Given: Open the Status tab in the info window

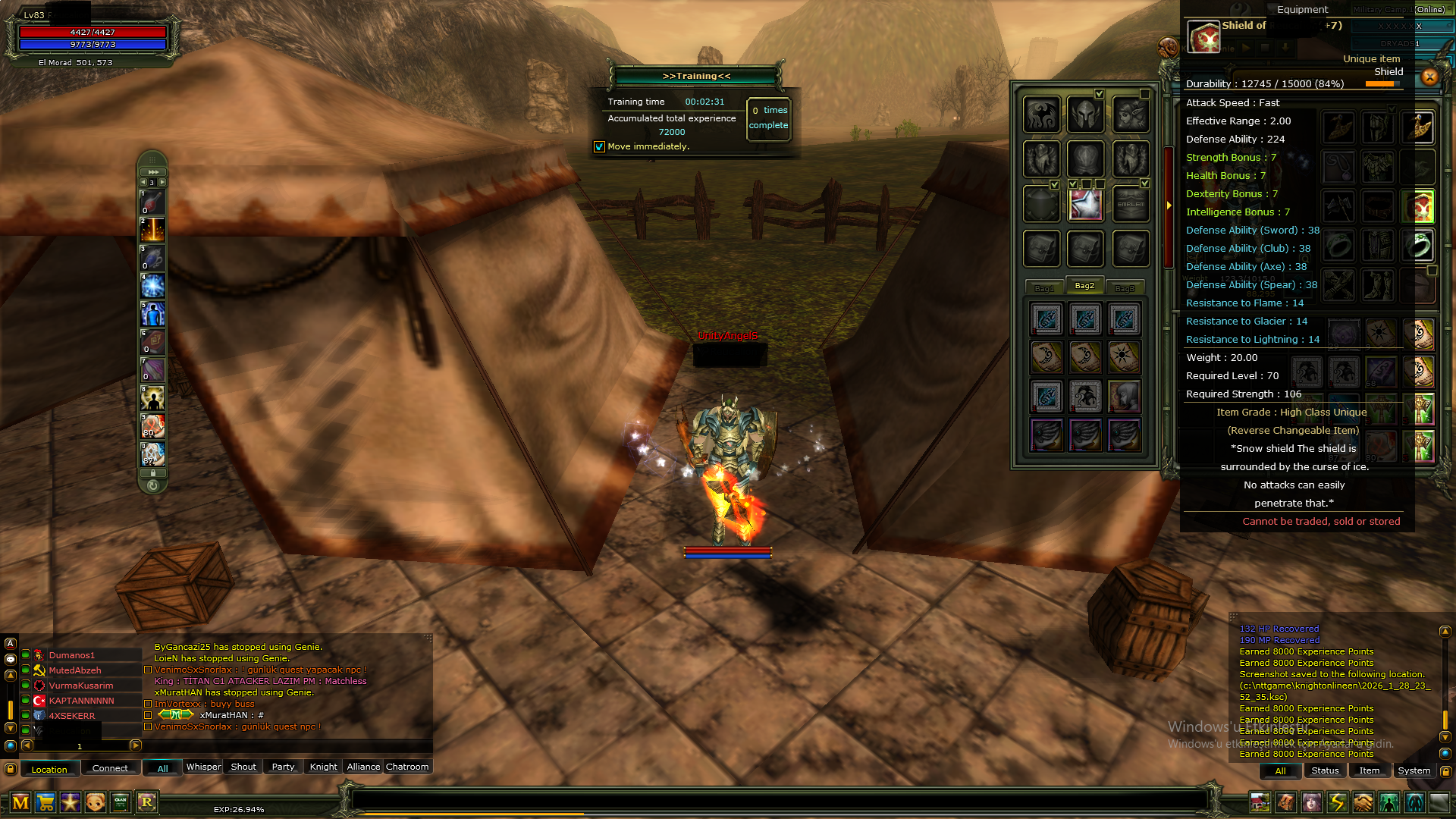Looking at the screenshot, I should click(x=1325, y=770).
